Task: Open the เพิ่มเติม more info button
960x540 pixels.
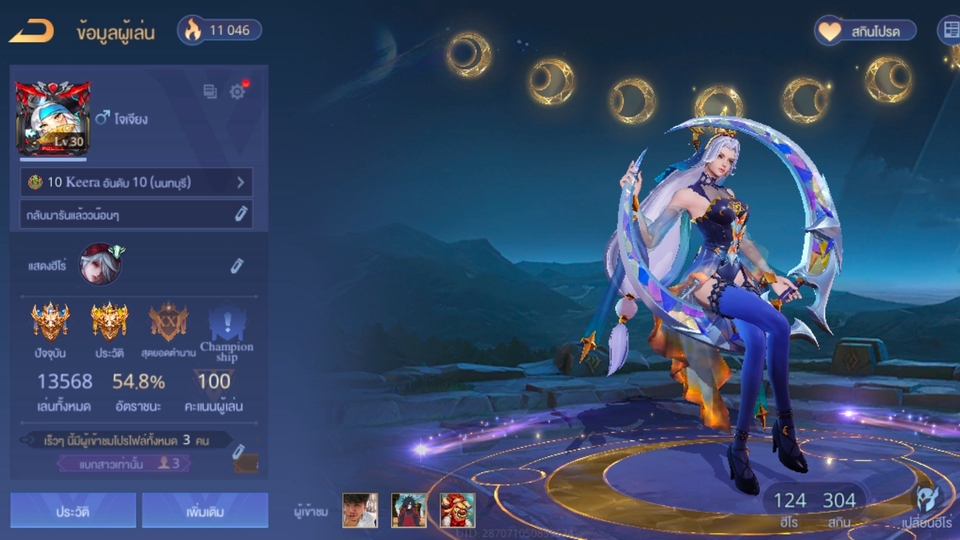Action: pyautogui.click(x=204, y=510)
